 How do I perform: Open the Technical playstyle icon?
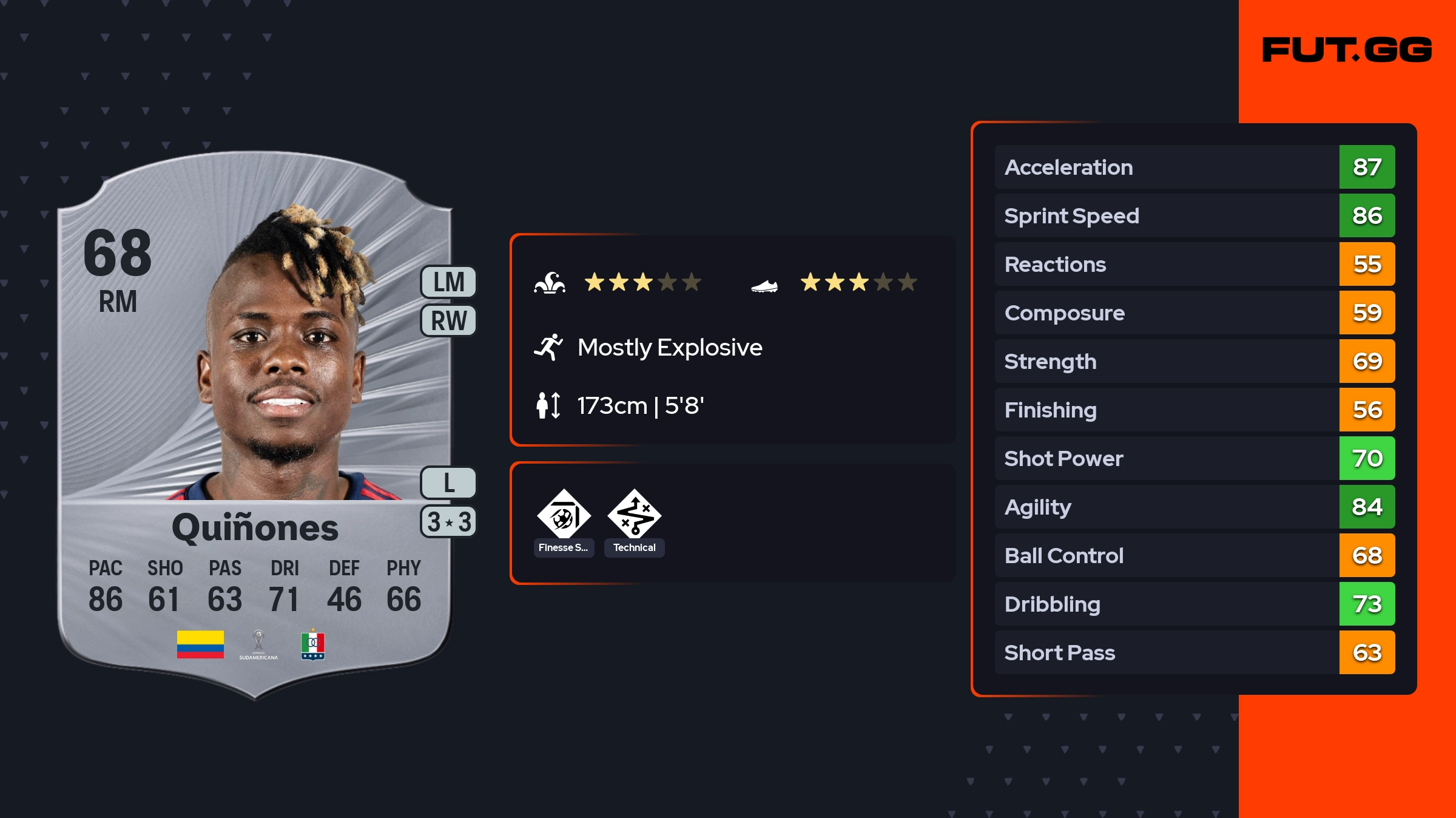point(634,516)
